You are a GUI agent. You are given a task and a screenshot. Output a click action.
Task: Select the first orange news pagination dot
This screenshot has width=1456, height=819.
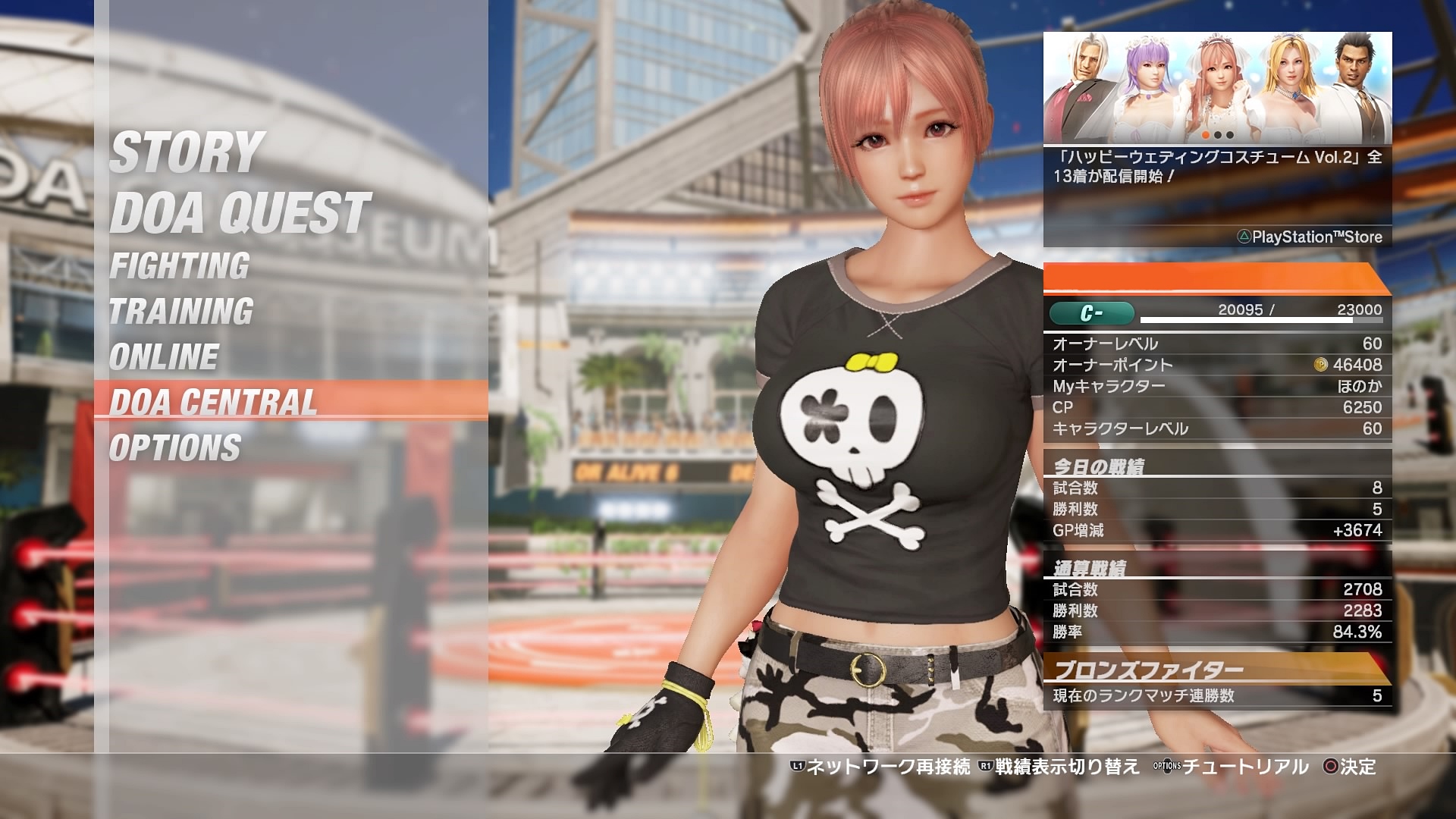point(1206,135)
